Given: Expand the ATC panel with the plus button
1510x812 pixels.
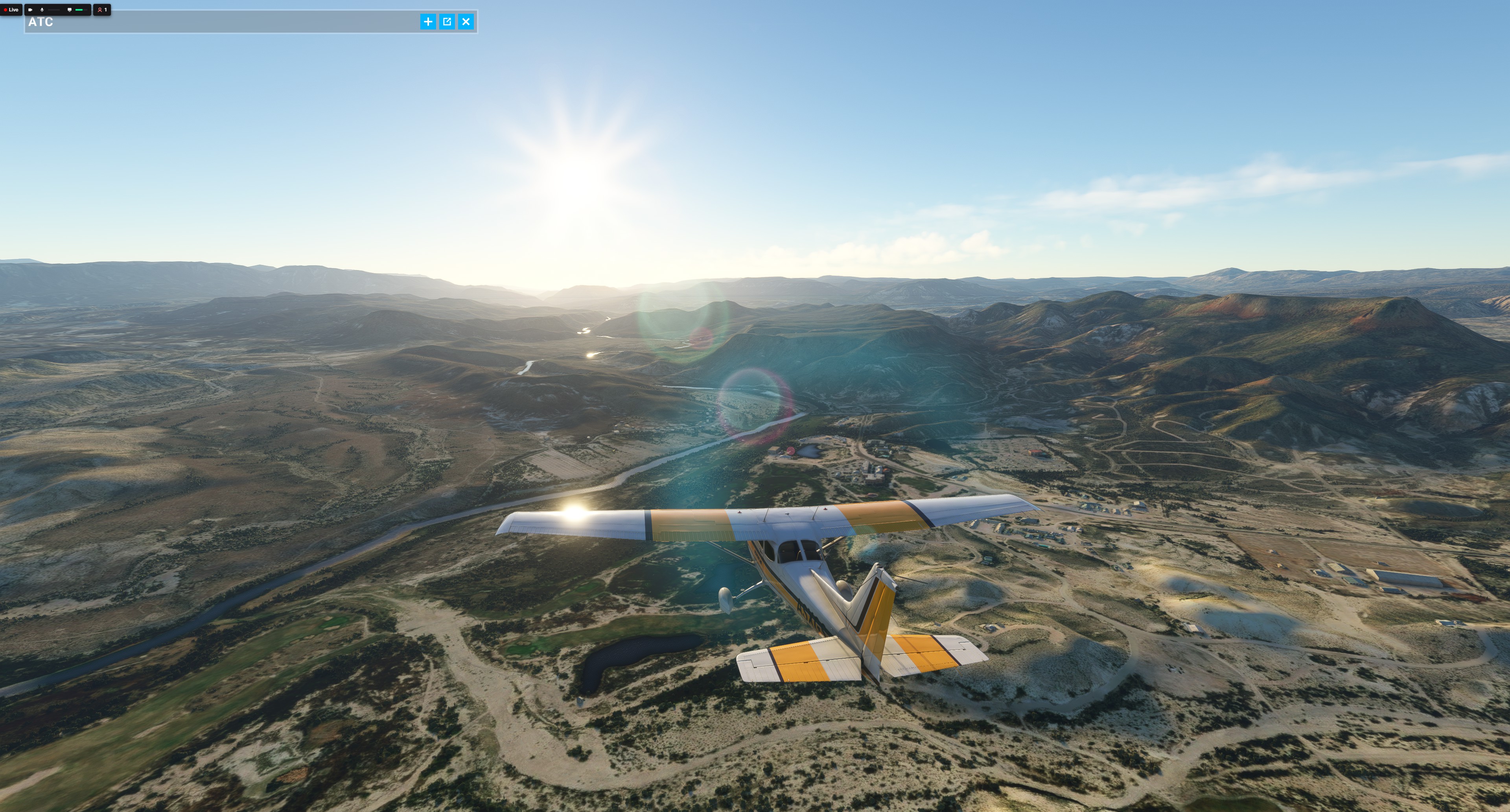Looking at the screenshot, I should point(428,22).
